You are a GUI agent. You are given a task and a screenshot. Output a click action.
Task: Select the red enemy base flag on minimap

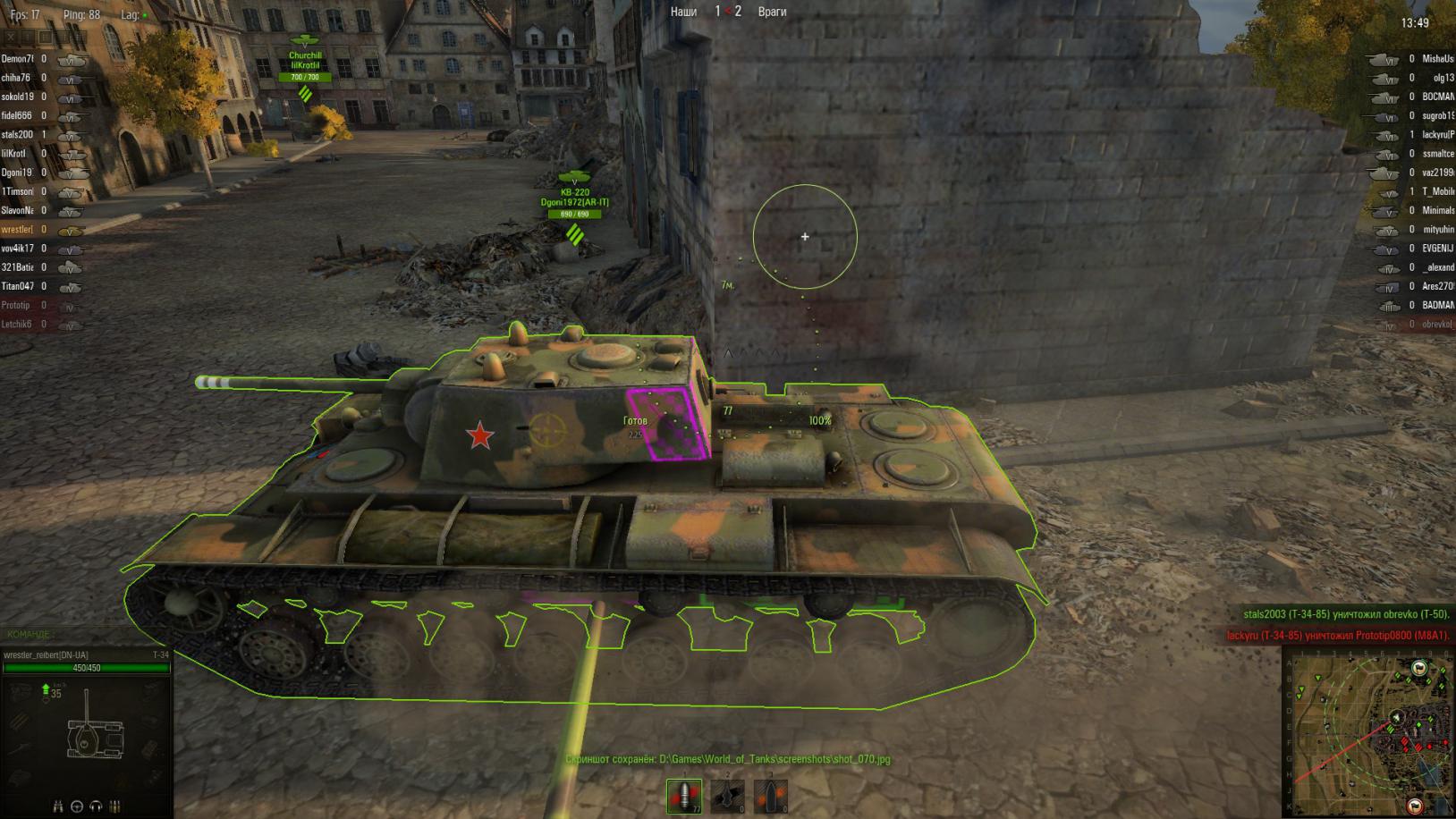[x=1416, y=806]
